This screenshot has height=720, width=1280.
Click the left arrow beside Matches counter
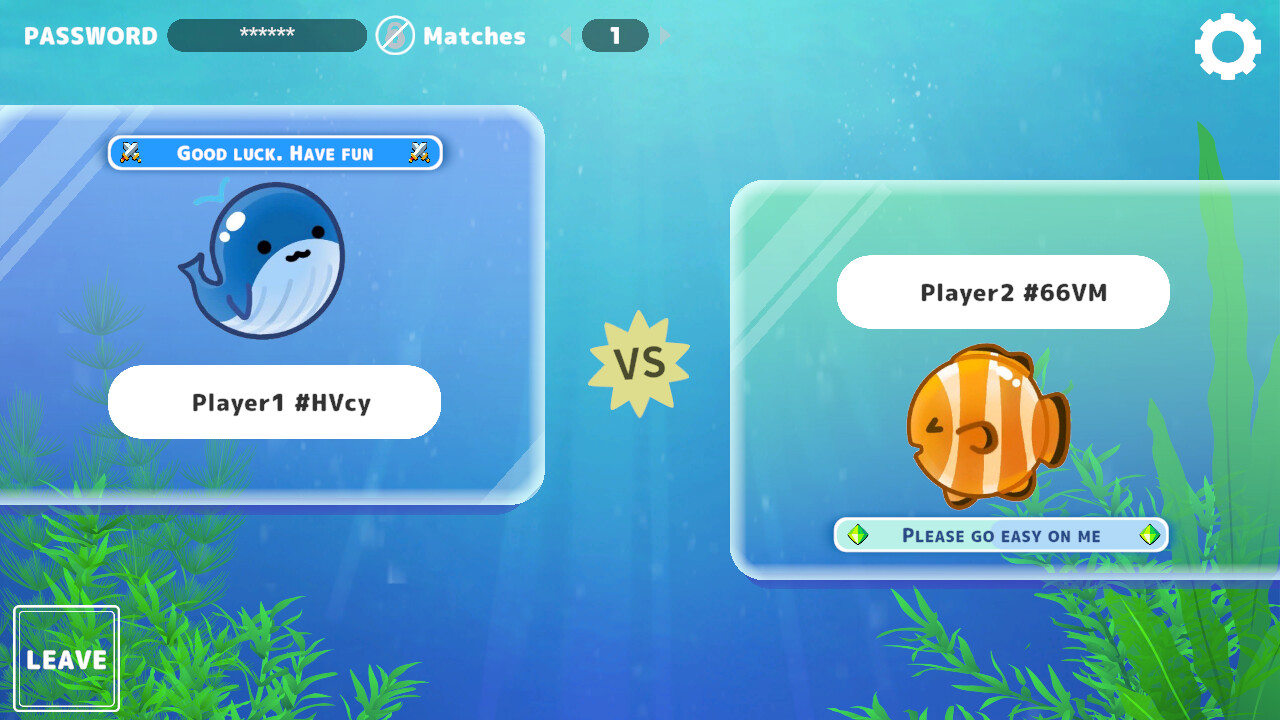click(x=566, y=36)
